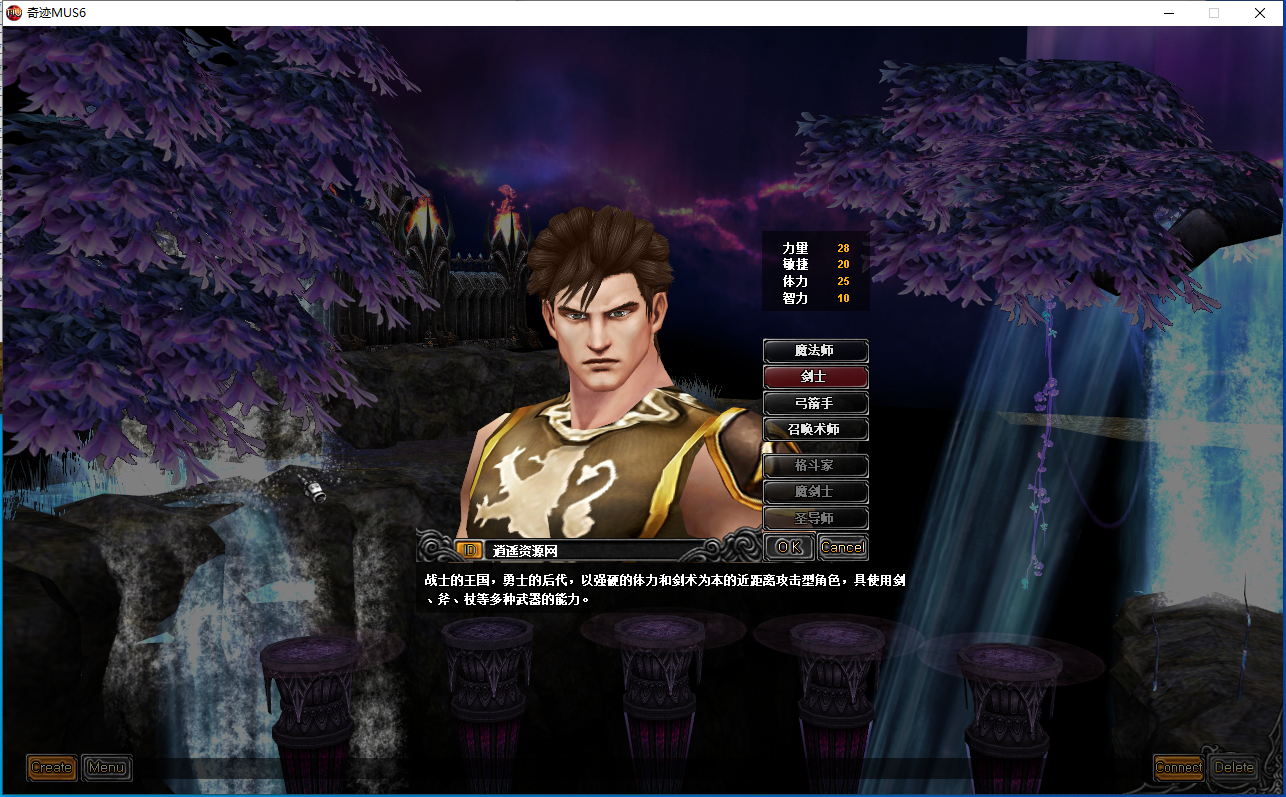Select the 魔法师 class button

[815, 351]
